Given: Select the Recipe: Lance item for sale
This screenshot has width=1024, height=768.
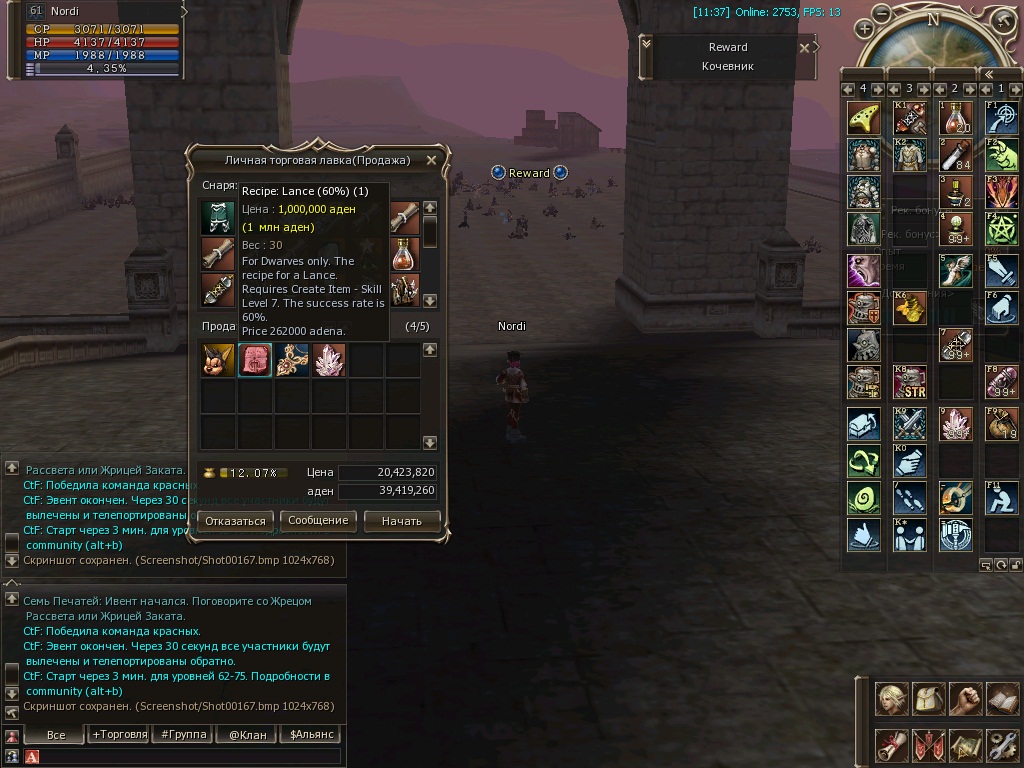Looking at the screenshot, I should [255, 360].
